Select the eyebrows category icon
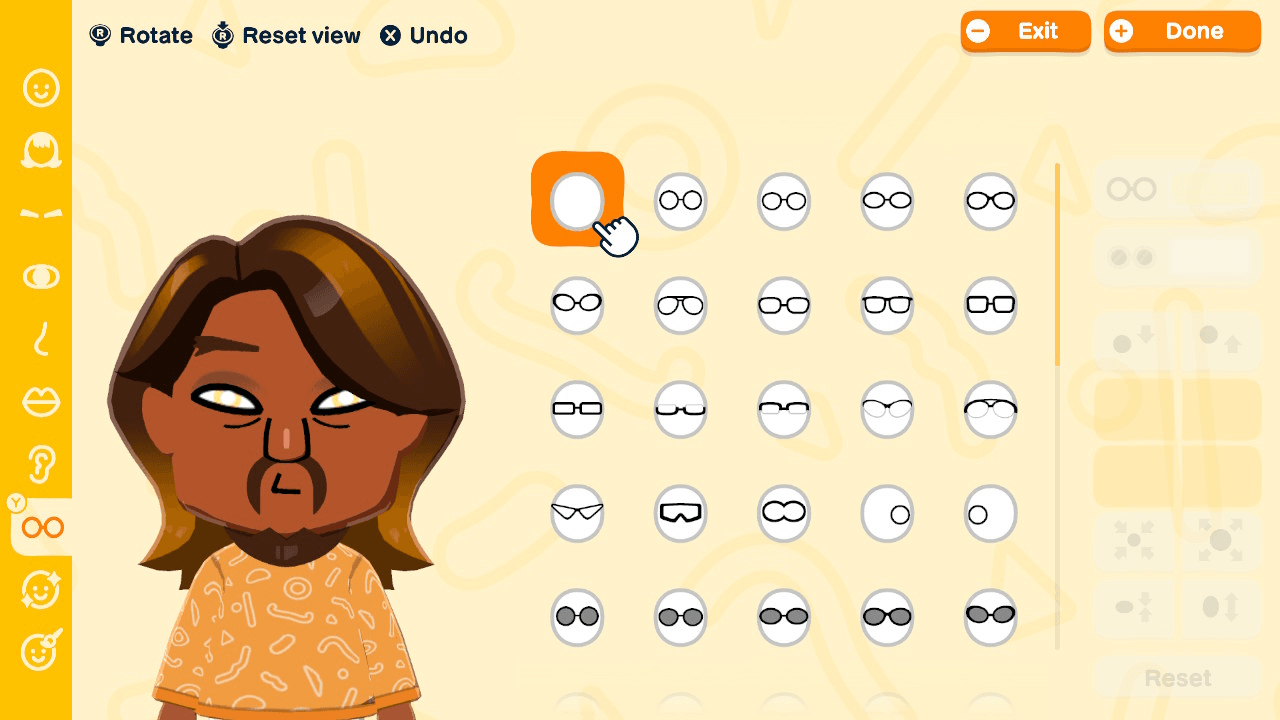 [x=40, y=213]
